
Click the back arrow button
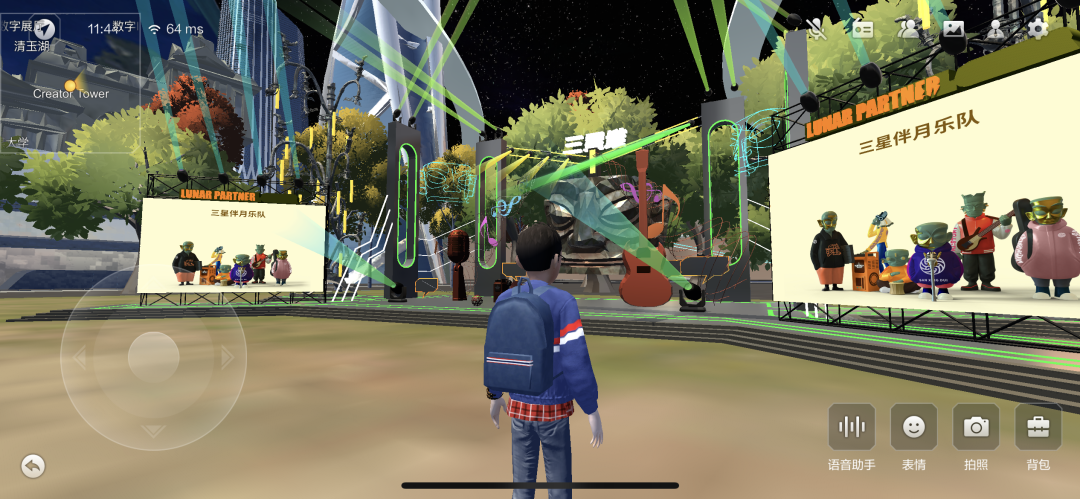coord(33,465)
